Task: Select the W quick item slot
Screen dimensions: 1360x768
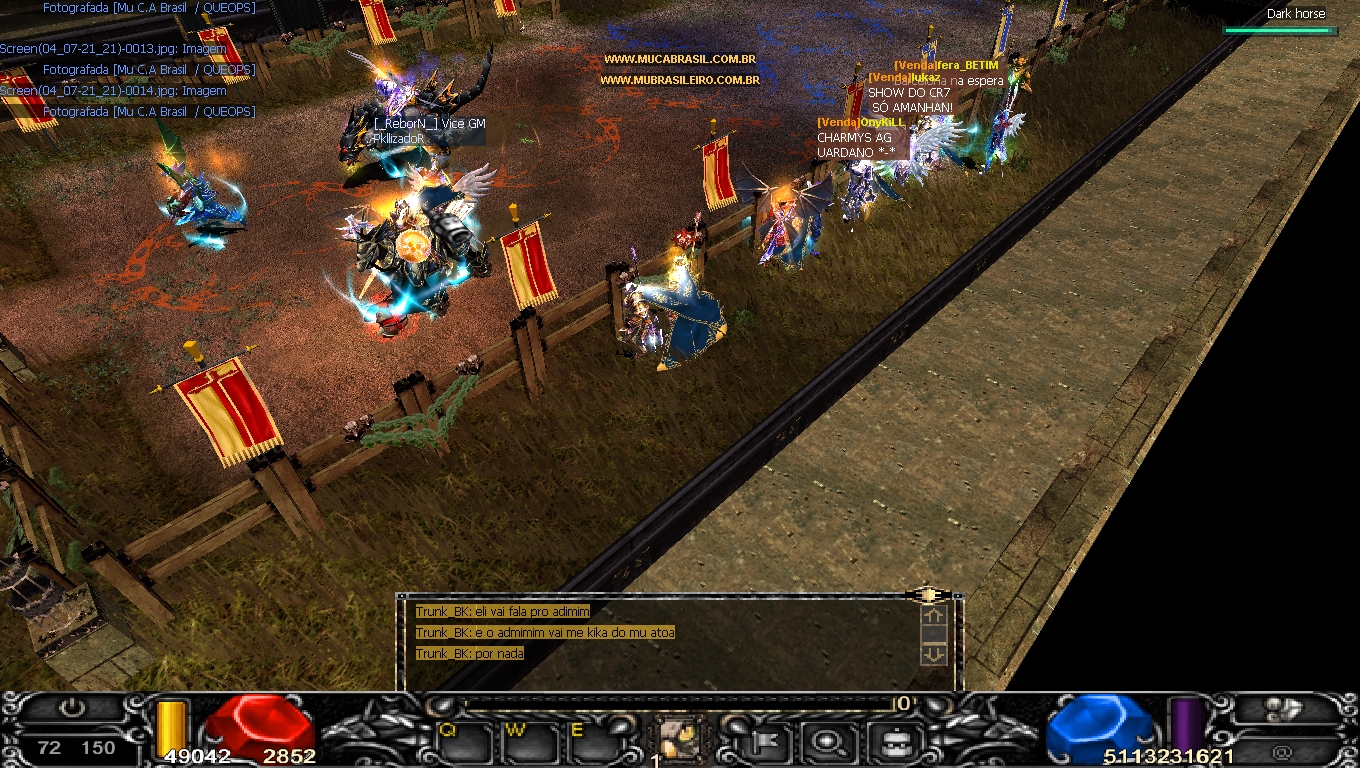Action: click(x=526, y=742)
